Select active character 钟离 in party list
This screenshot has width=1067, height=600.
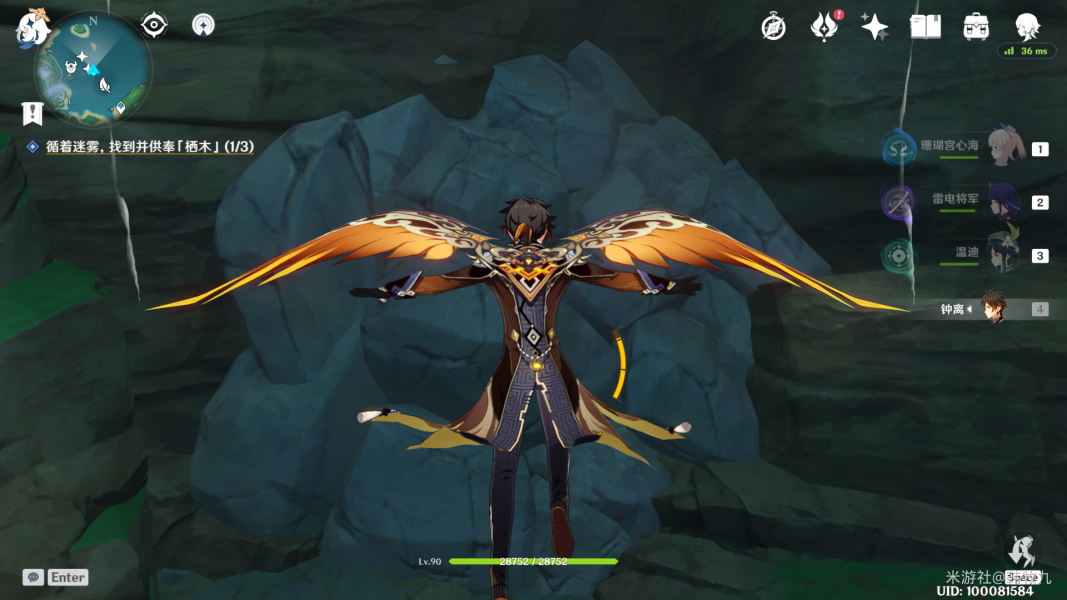point(992,309)
